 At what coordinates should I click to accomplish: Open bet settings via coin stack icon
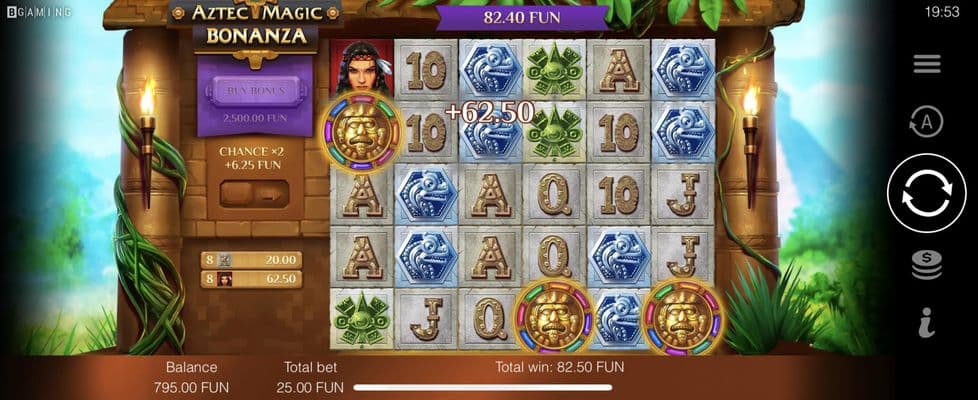pos(926,264)
